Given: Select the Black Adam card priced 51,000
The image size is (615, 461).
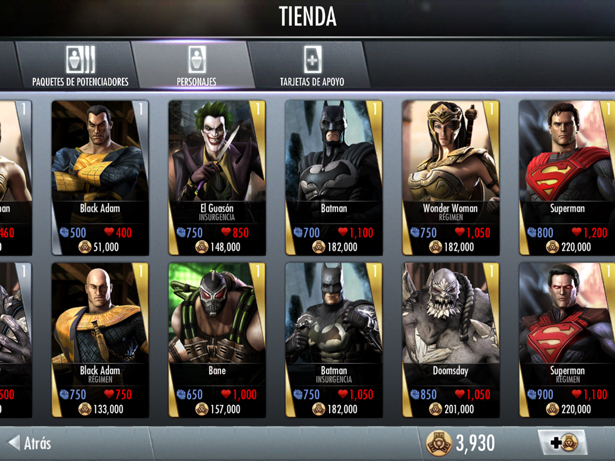Looking at the screenshot, I should click(100, 175).
